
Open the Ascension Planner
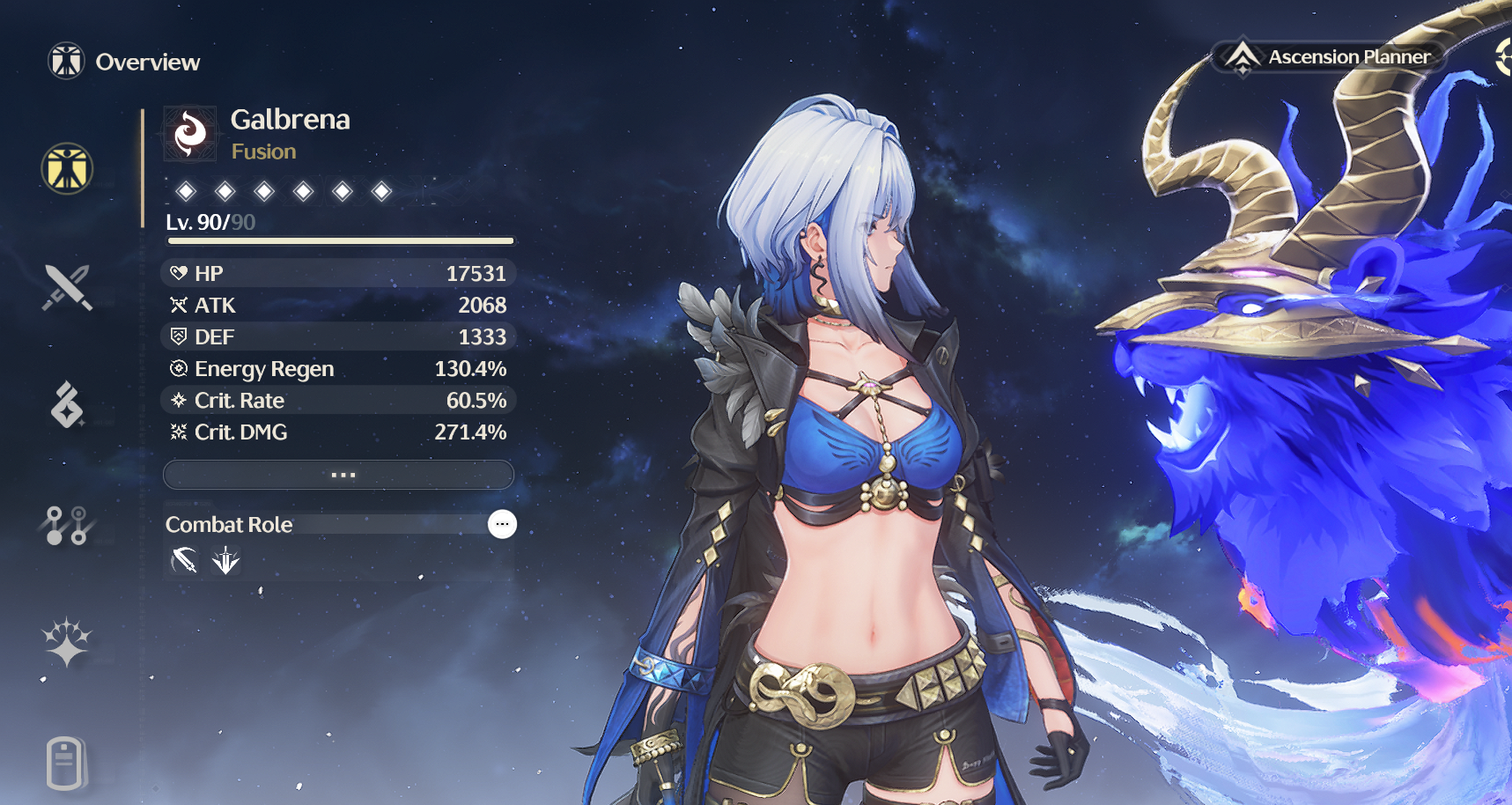click(x=1331, y=57)
